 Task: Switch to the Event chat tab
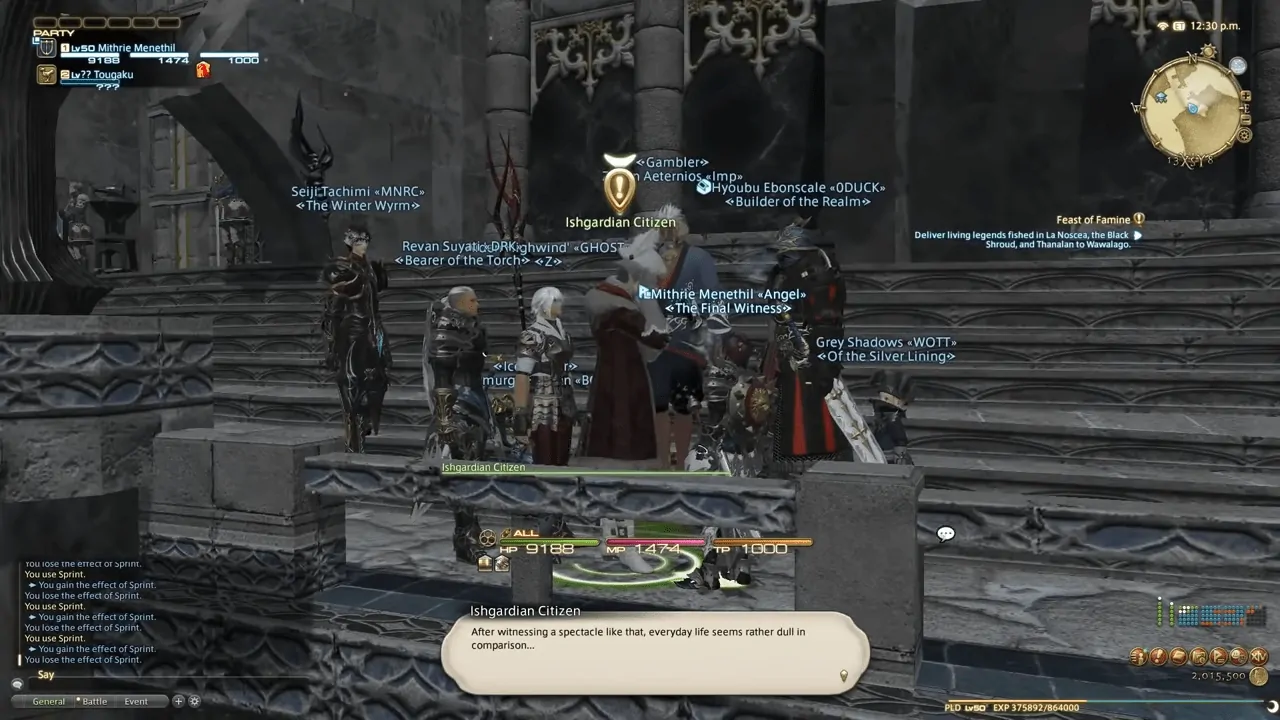(x=135, y=701)
